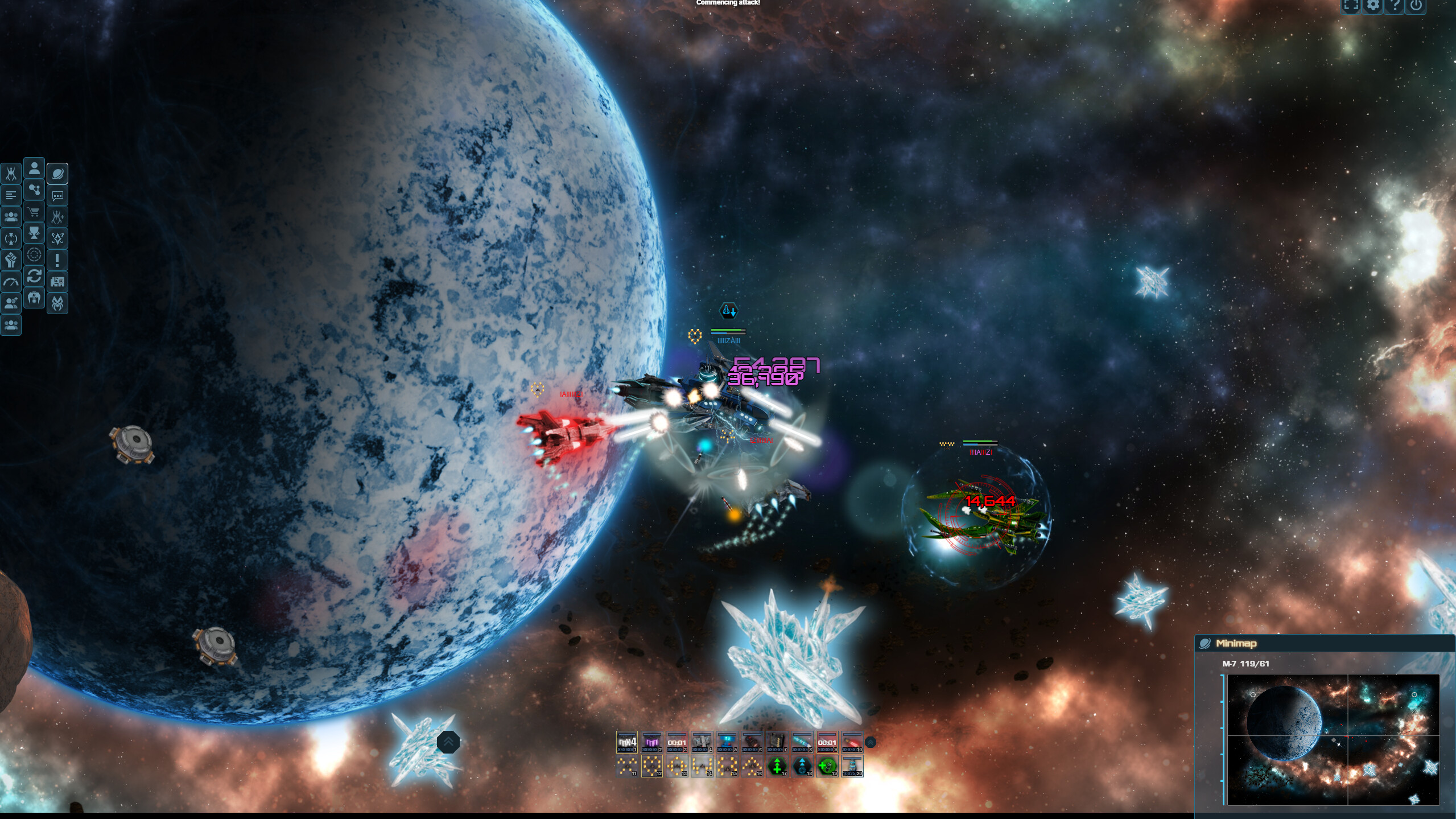Toggle fullscreen mode with bracket icon
The width and height of the screenshot is (1456, 819).
pos(1351,7)
